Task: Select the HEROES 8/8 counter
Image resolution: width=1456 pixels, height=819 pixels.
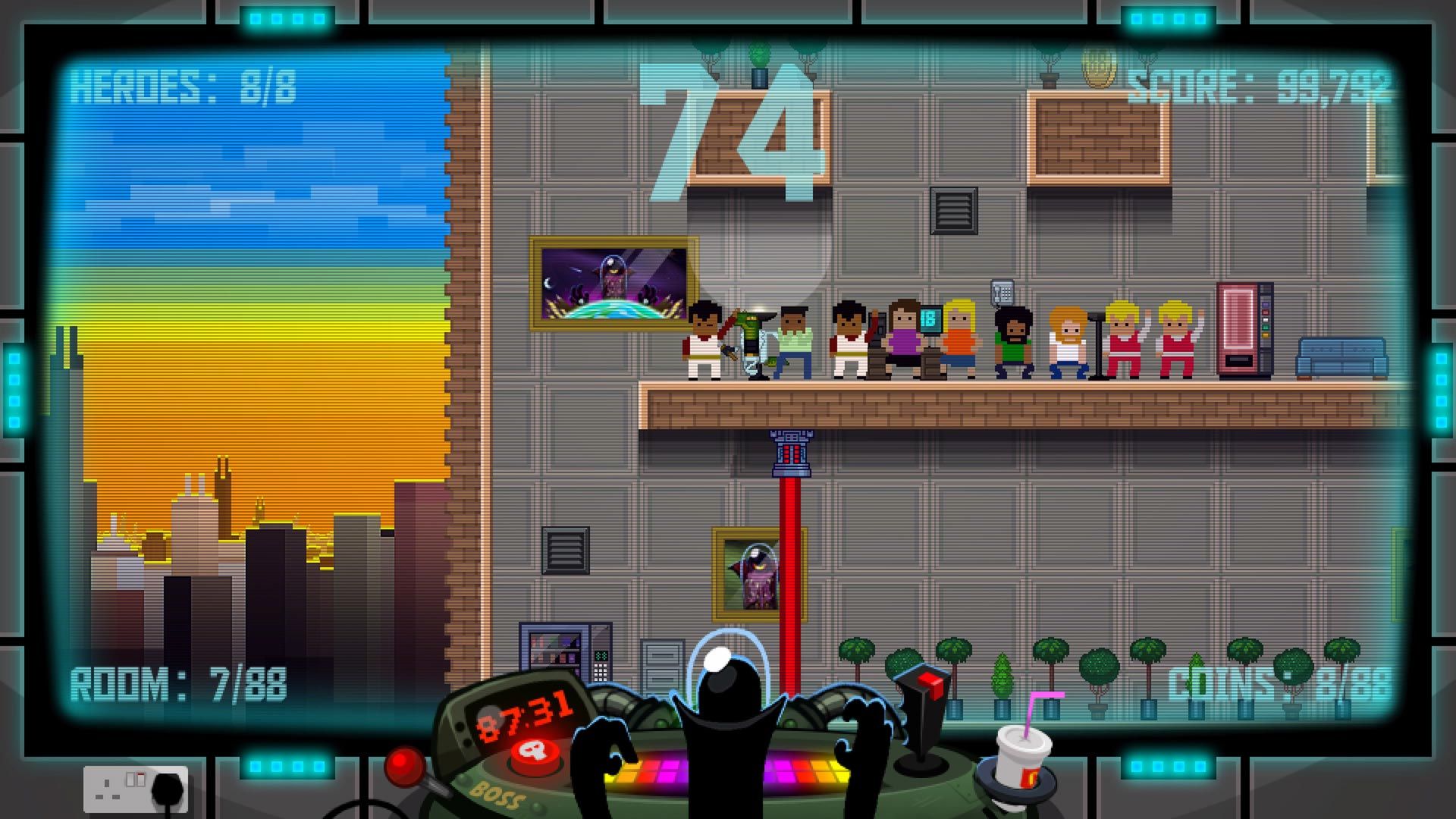Action: pyautogui.click(x=187, y=86)
